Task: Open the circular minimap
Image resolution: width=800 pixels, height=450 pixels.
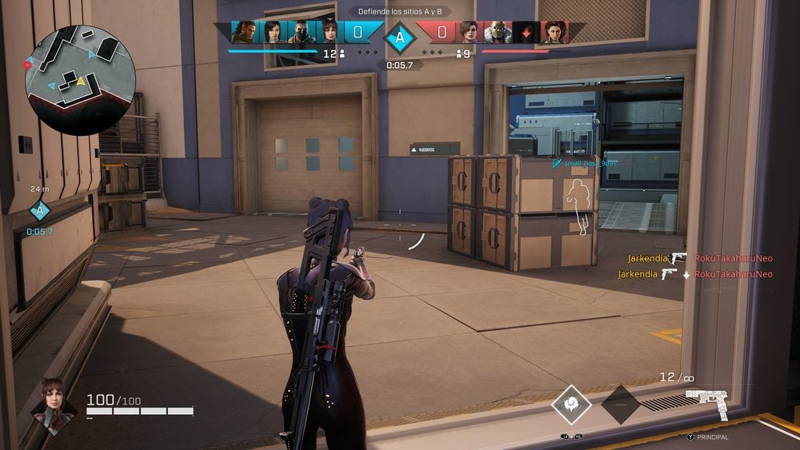Action: 80,71
